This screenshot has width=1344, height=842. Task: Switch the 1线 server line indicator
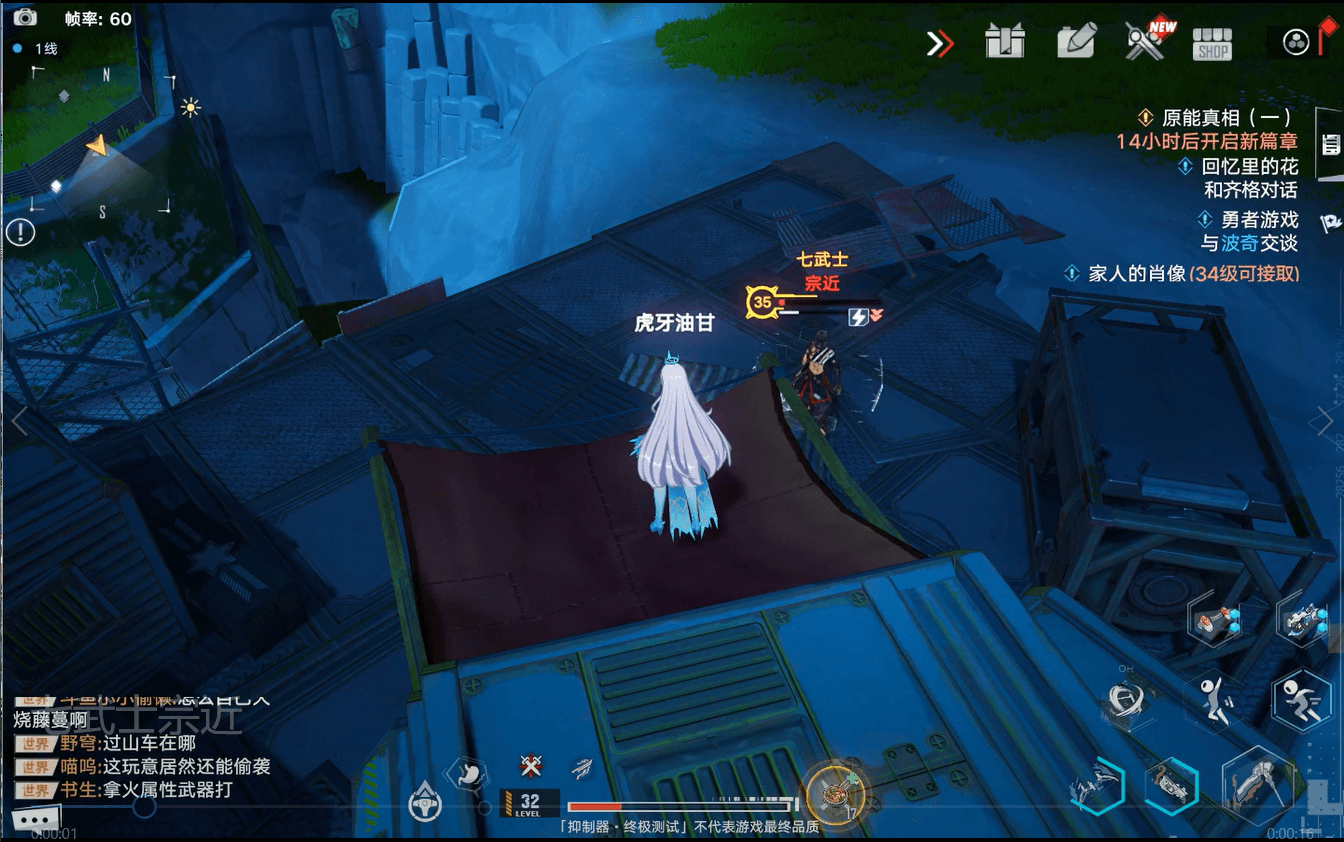click(35, 46)
